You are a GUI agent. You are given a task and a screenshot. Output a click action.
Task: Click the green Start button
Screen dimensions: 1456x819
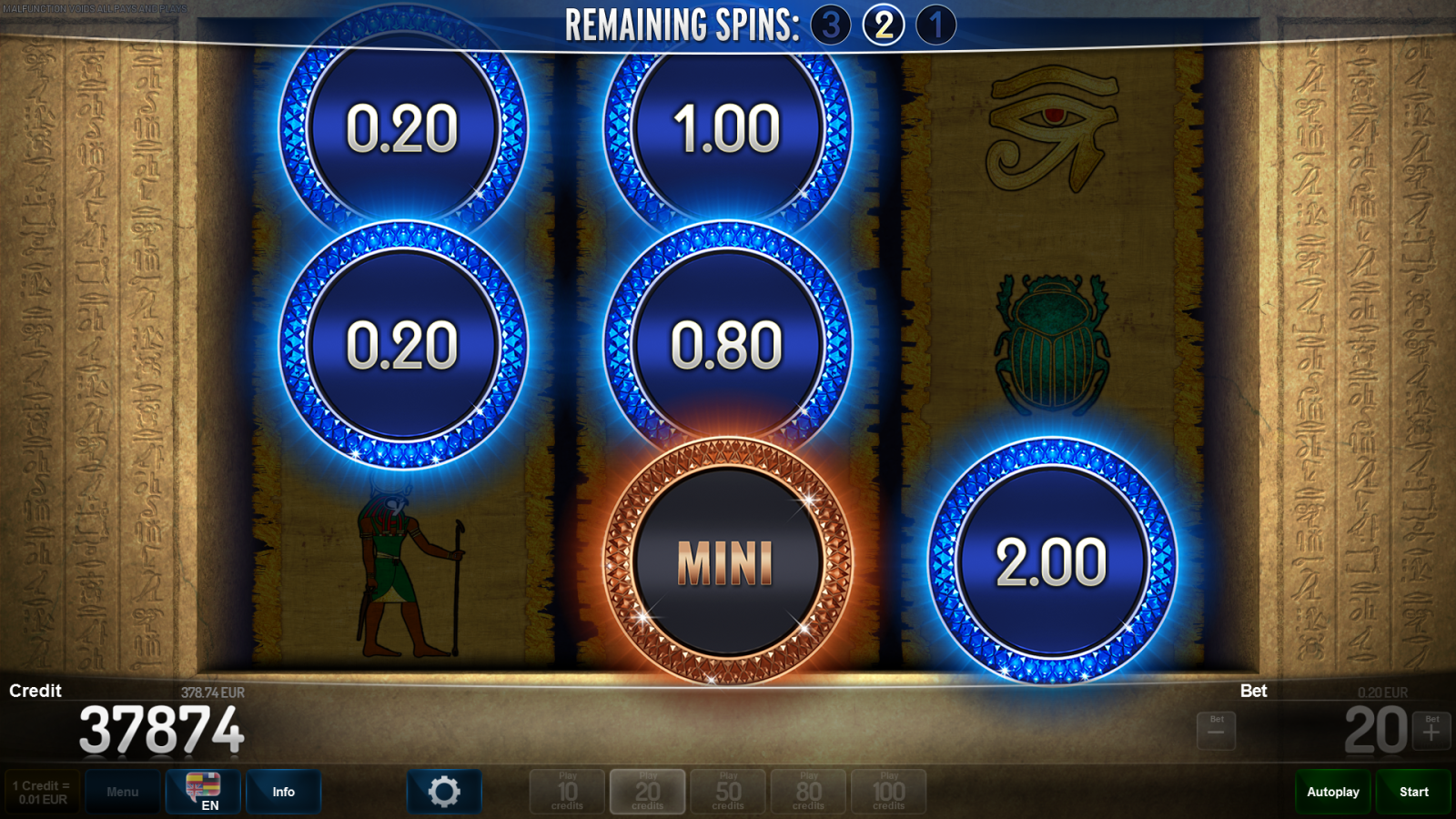tap(1413, 792)
